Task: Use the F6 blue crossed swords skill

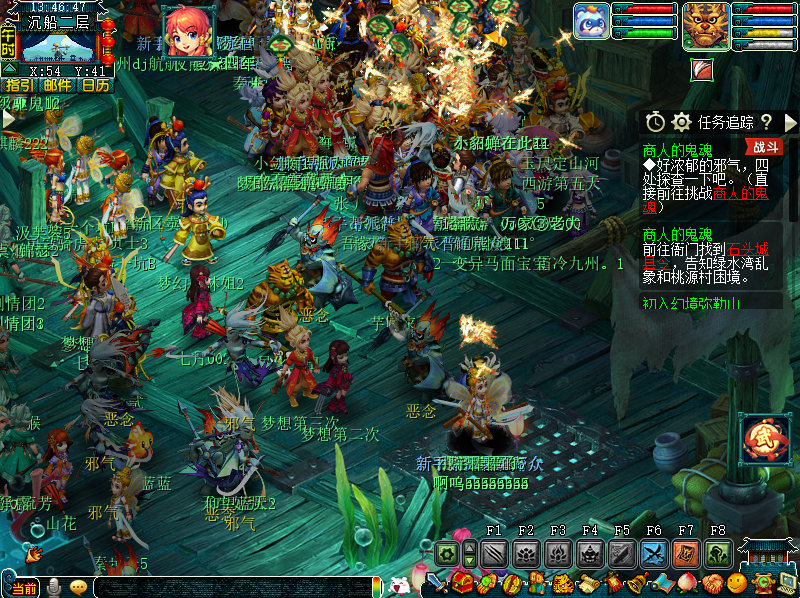Action: point(654,553)
